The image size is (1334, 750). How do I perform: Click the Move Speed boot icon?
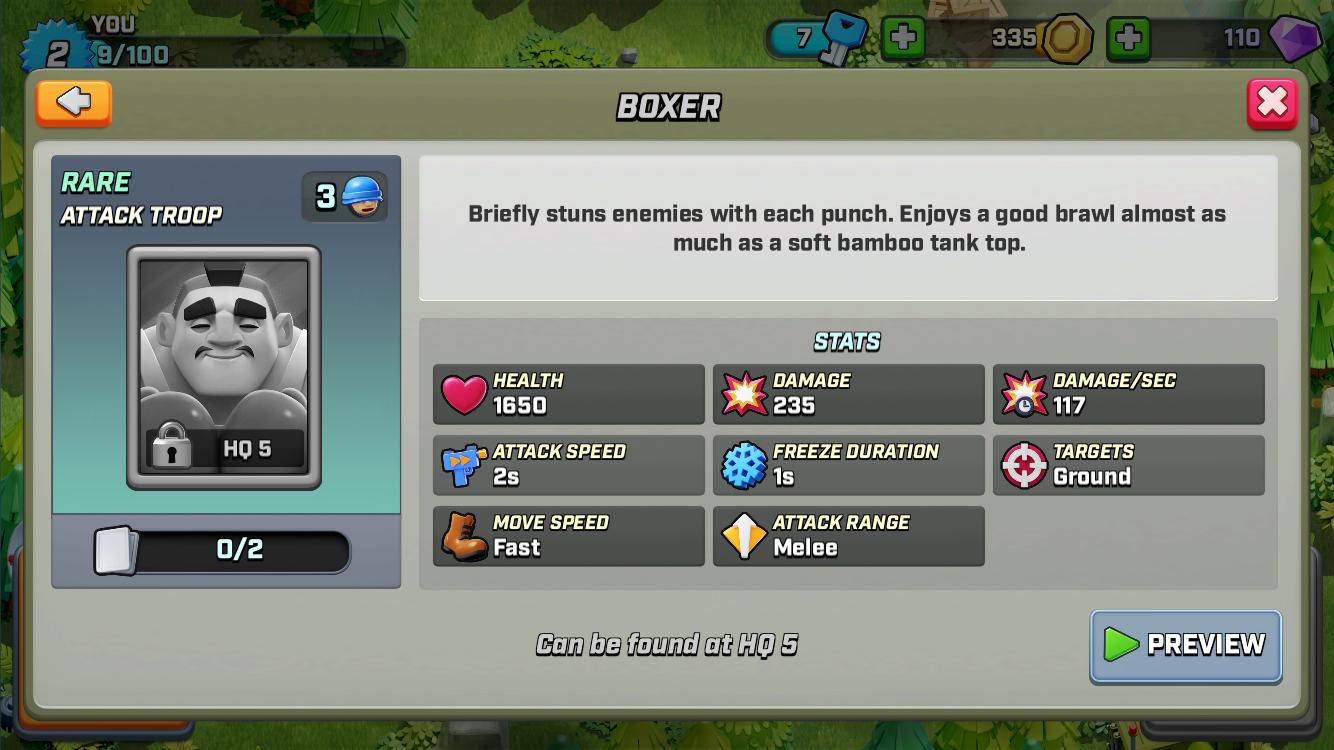[463, 535]
